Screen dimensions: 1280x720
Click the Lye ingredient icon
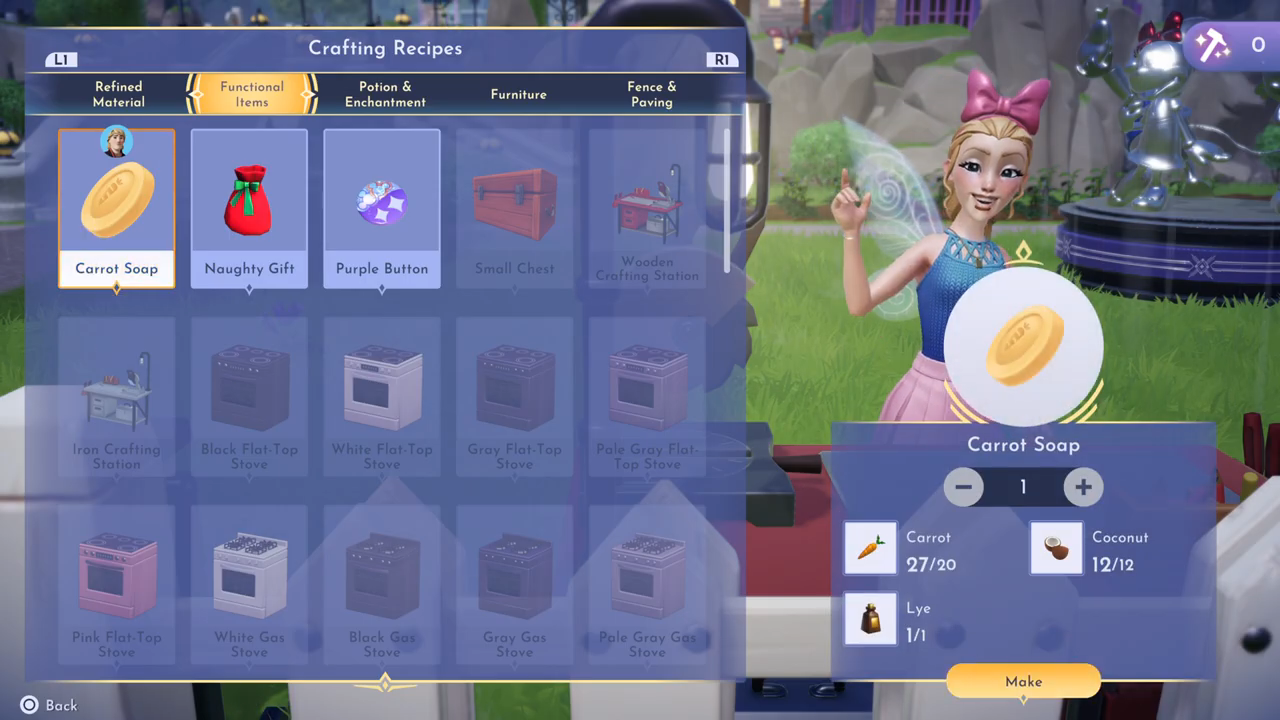(x=870, y=619)
